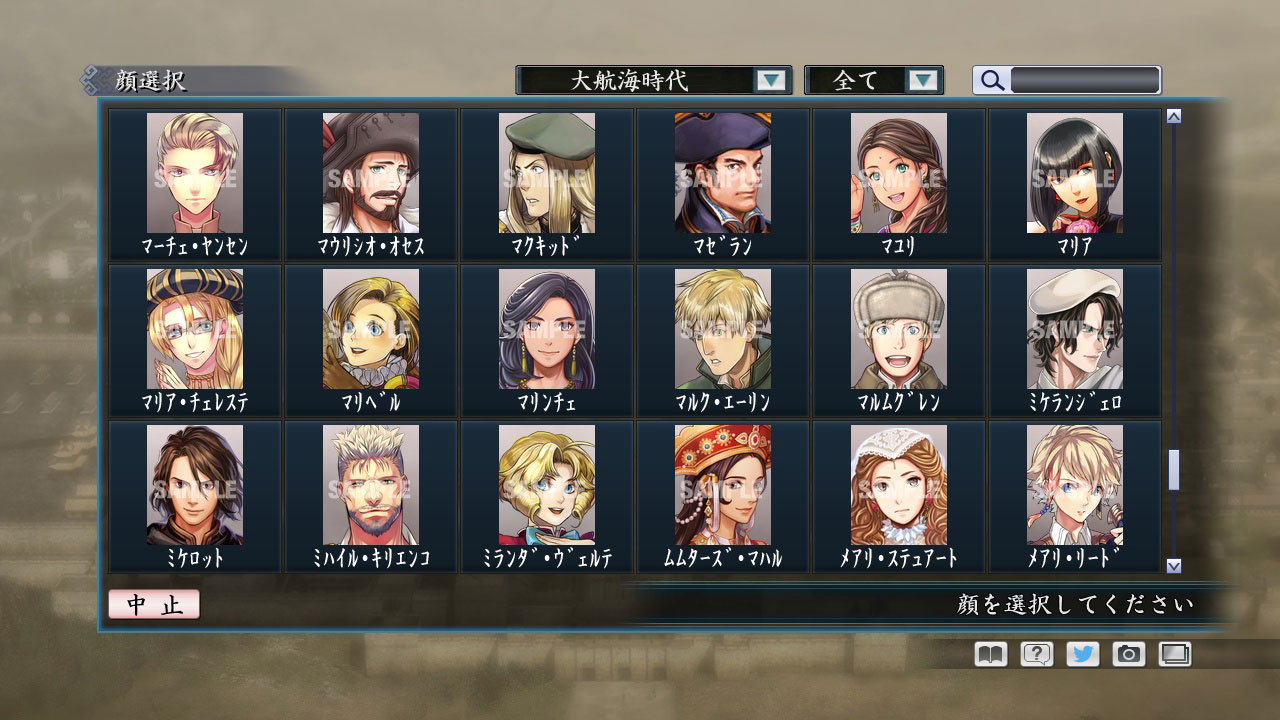Select the マリア portrait
The width and height of the screenshot is (1280, 720).
pos(1076,175)
